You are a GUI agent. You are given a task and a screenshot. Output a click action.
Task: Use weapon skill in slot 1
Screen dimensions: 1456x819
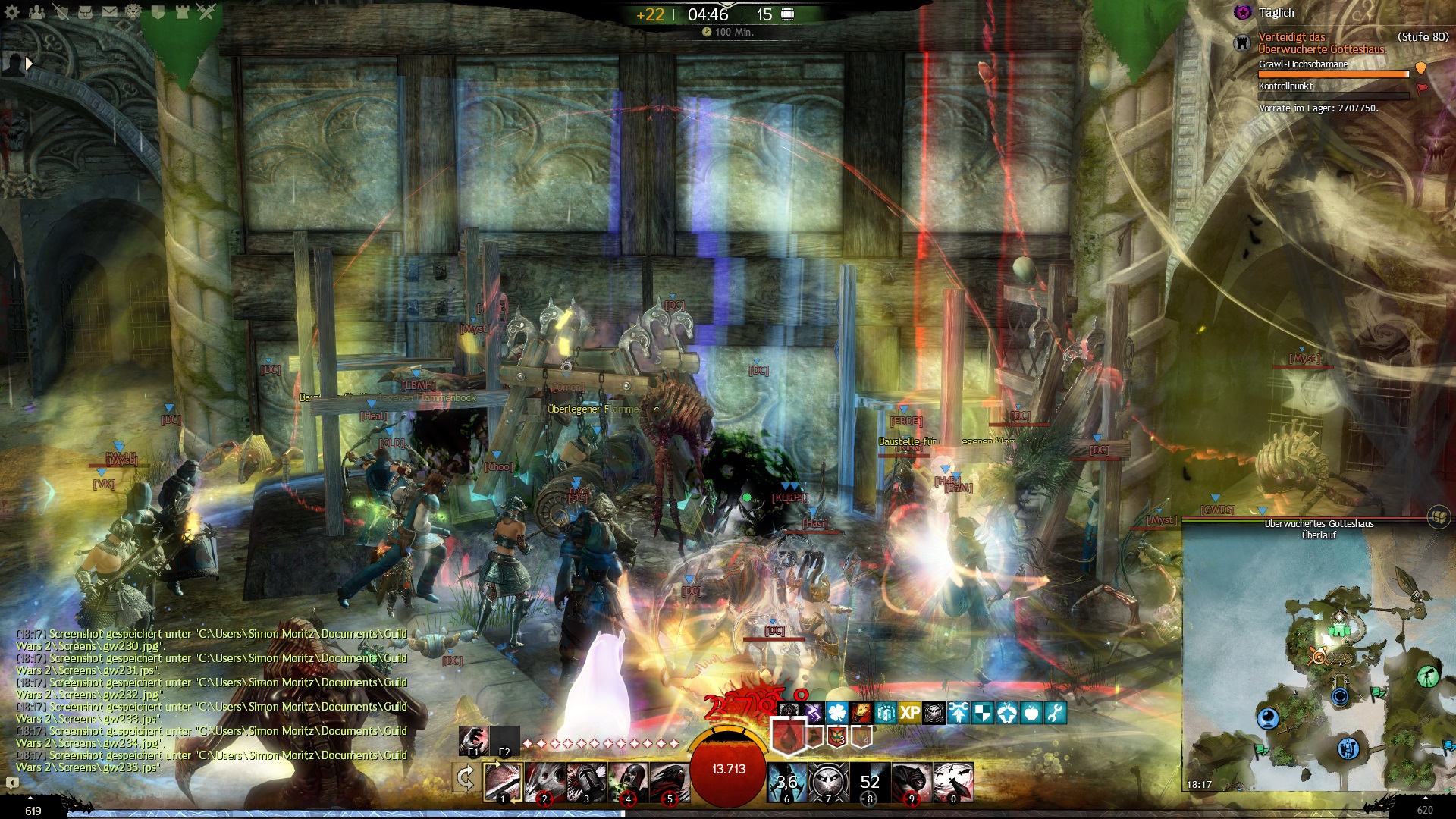click(x=503, y=782)
